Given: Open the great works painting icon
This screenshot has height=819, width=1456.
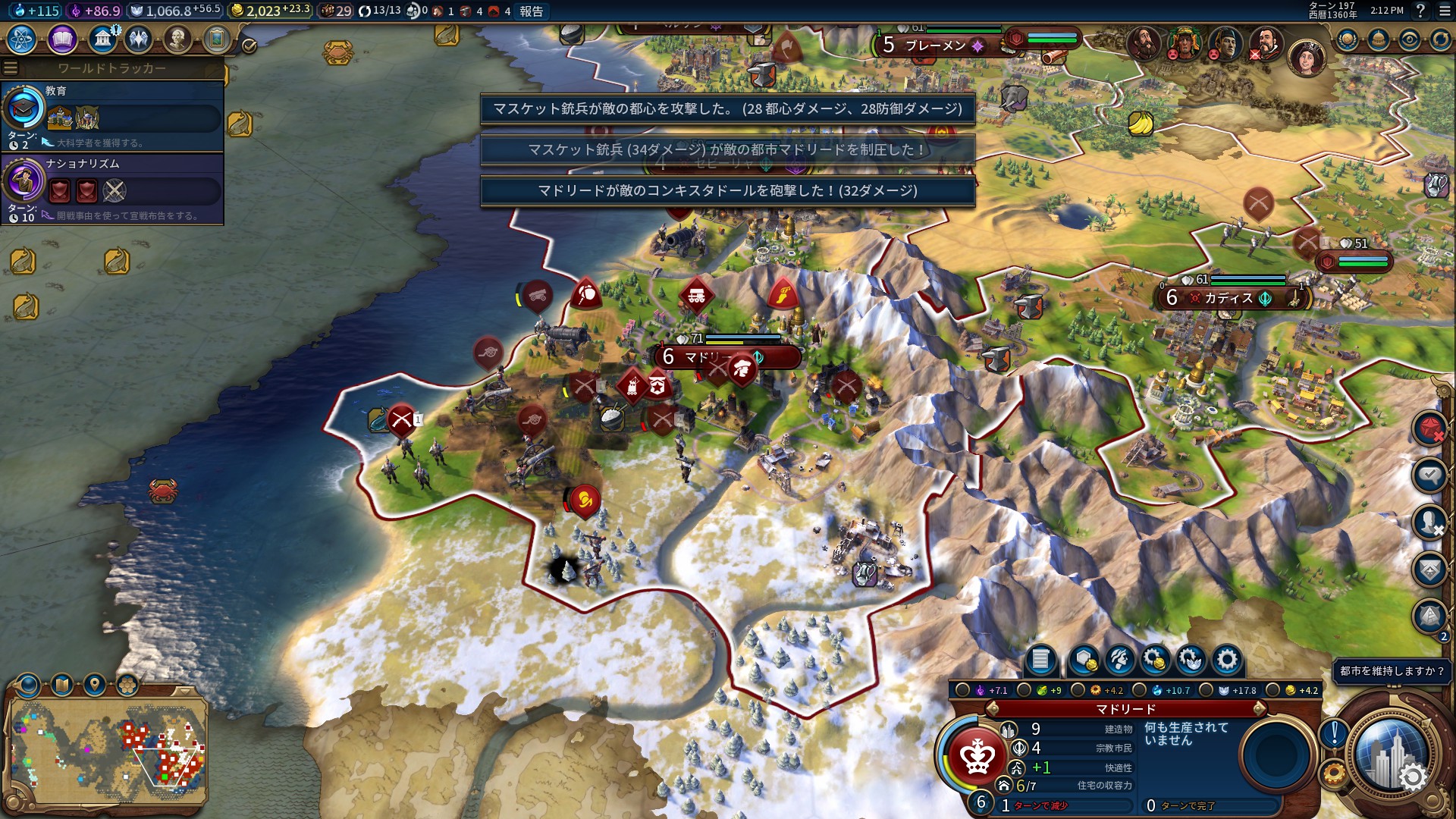Looking at the screenshot, I should pos(216,39).
